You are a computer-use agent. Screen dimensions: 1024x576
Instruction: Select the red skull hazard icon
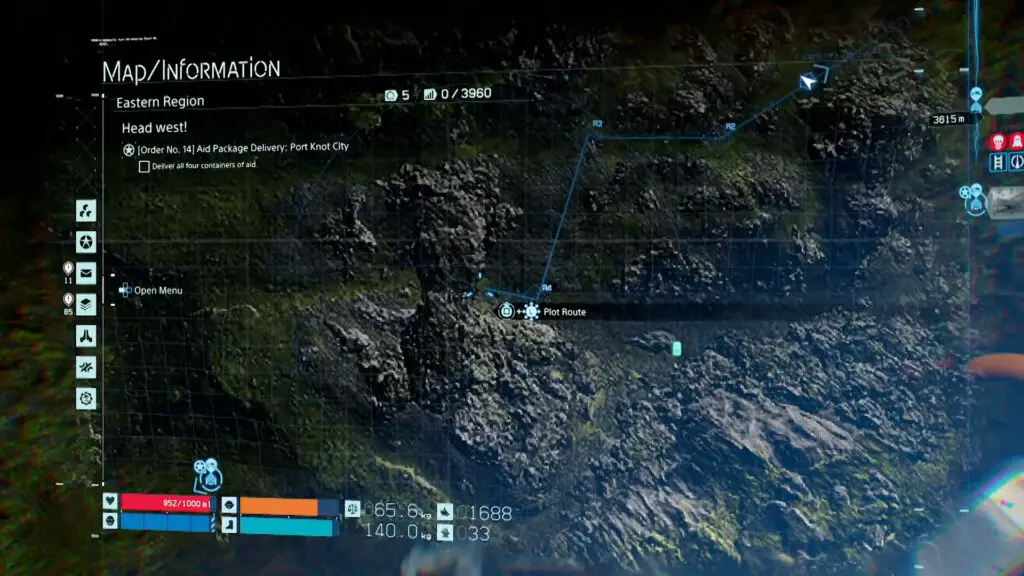click(997, 143)
